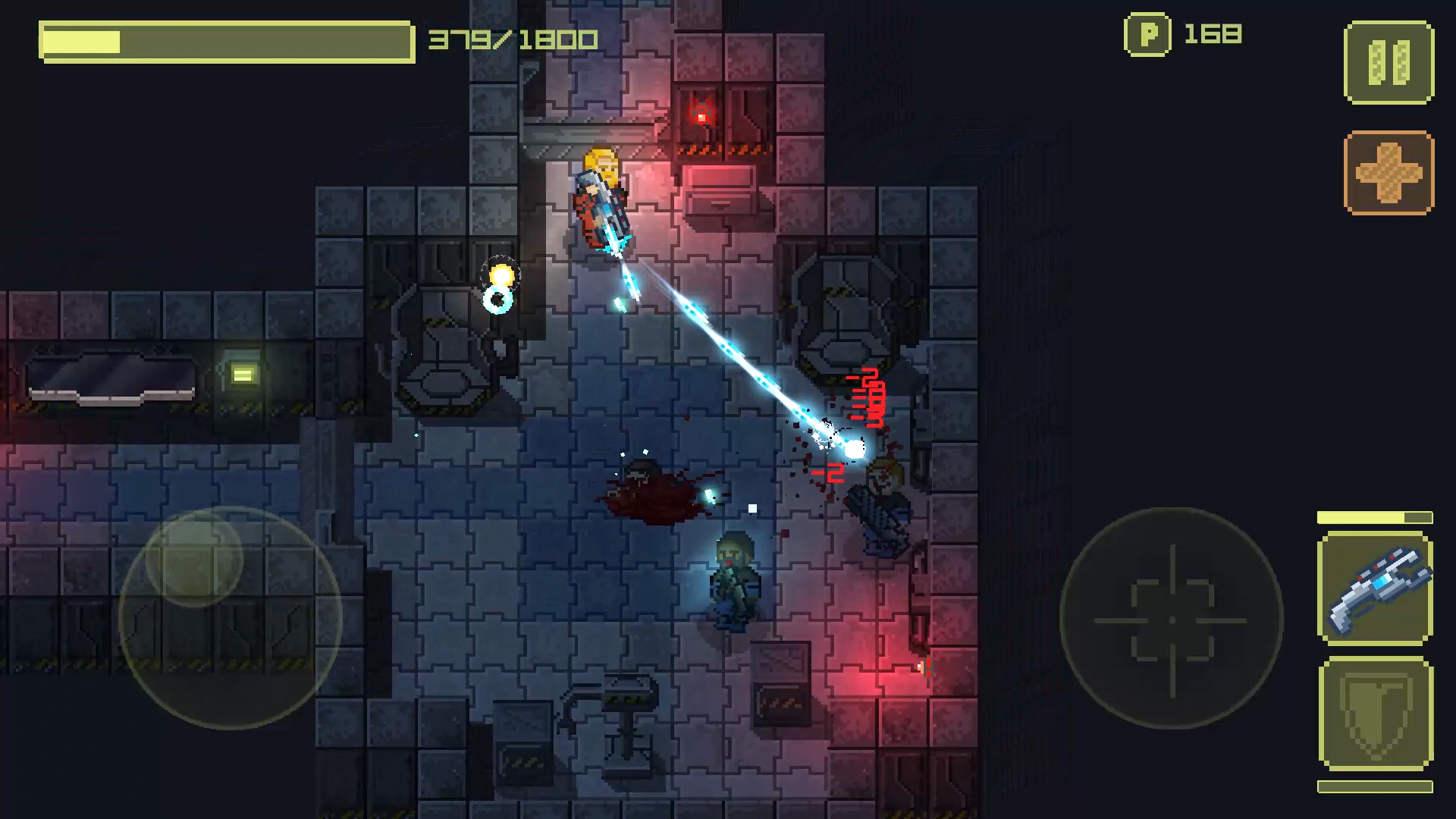Tap the crosshair aim joystick
1456x819 pixels.
(x=1172, y=619)
